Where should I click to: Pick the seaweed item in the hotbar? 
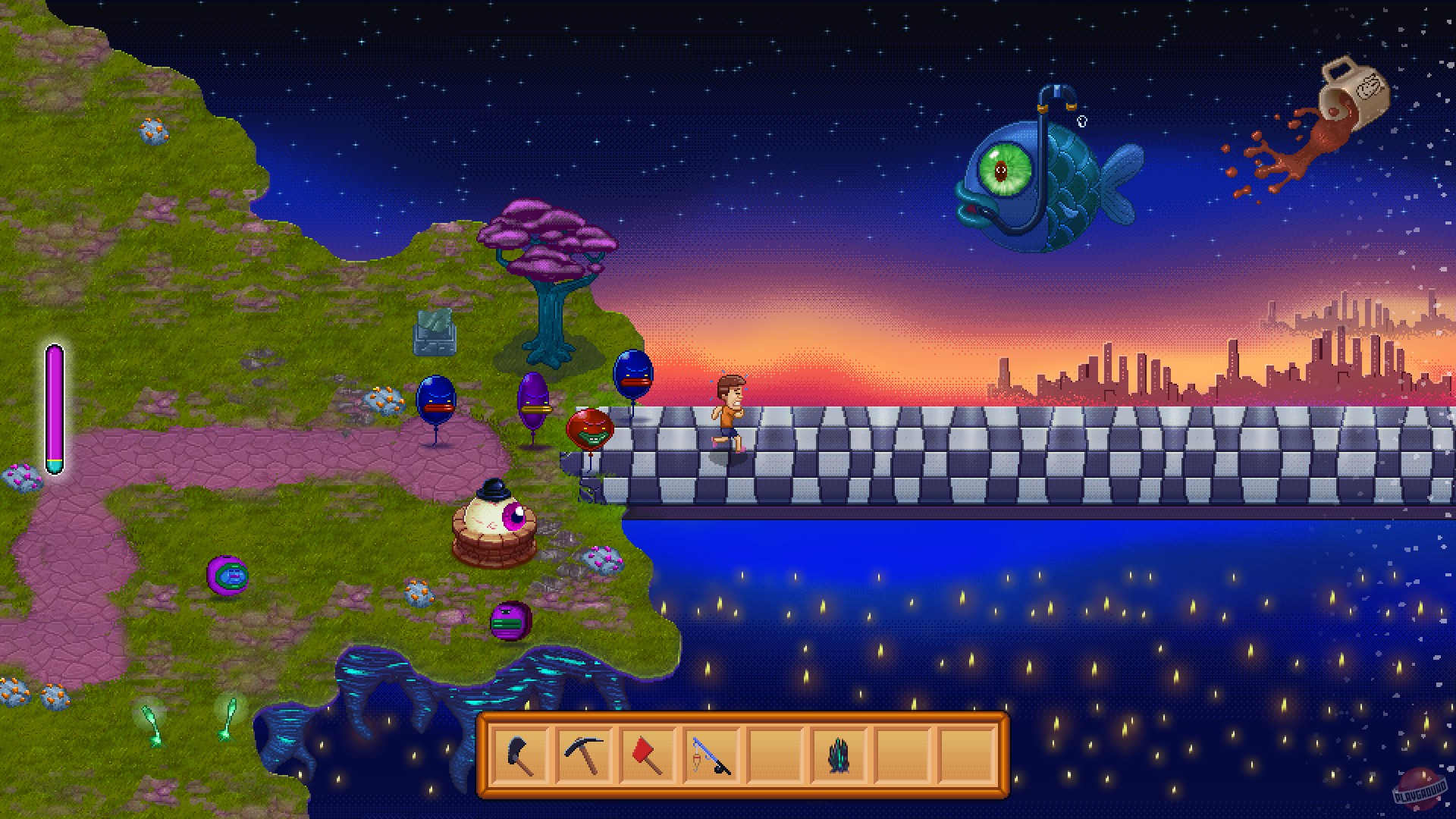[839, 758]
